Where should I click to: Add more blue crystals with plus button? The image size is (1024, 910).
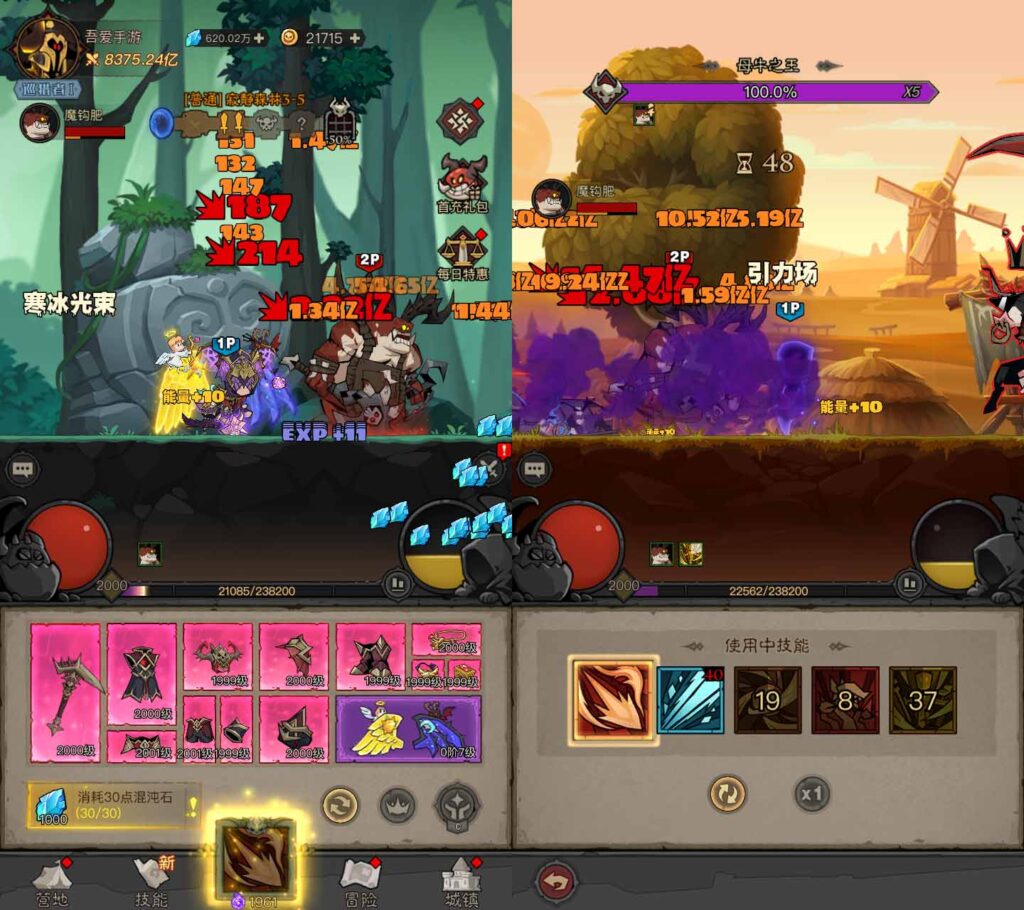point(260,38)
